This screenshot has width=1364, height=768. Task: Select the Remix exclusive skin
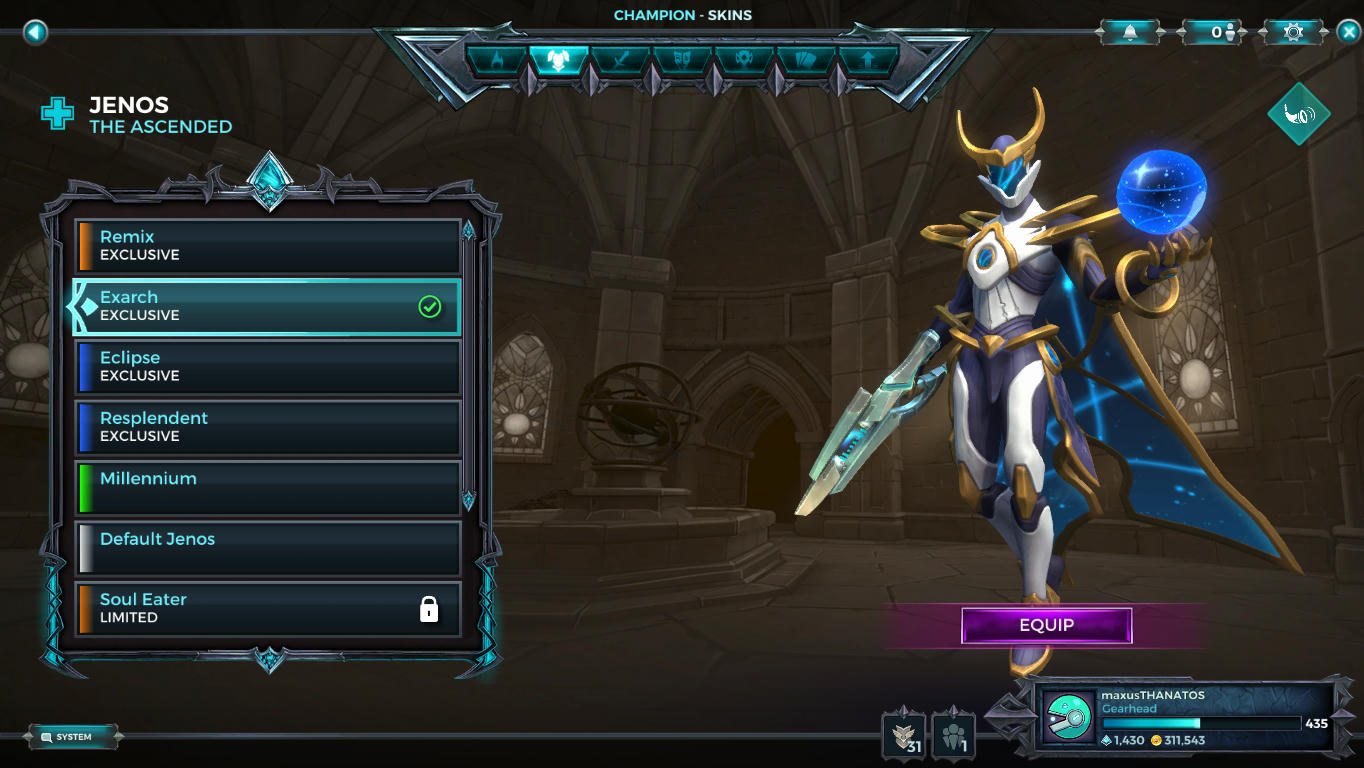coord(267,245)
